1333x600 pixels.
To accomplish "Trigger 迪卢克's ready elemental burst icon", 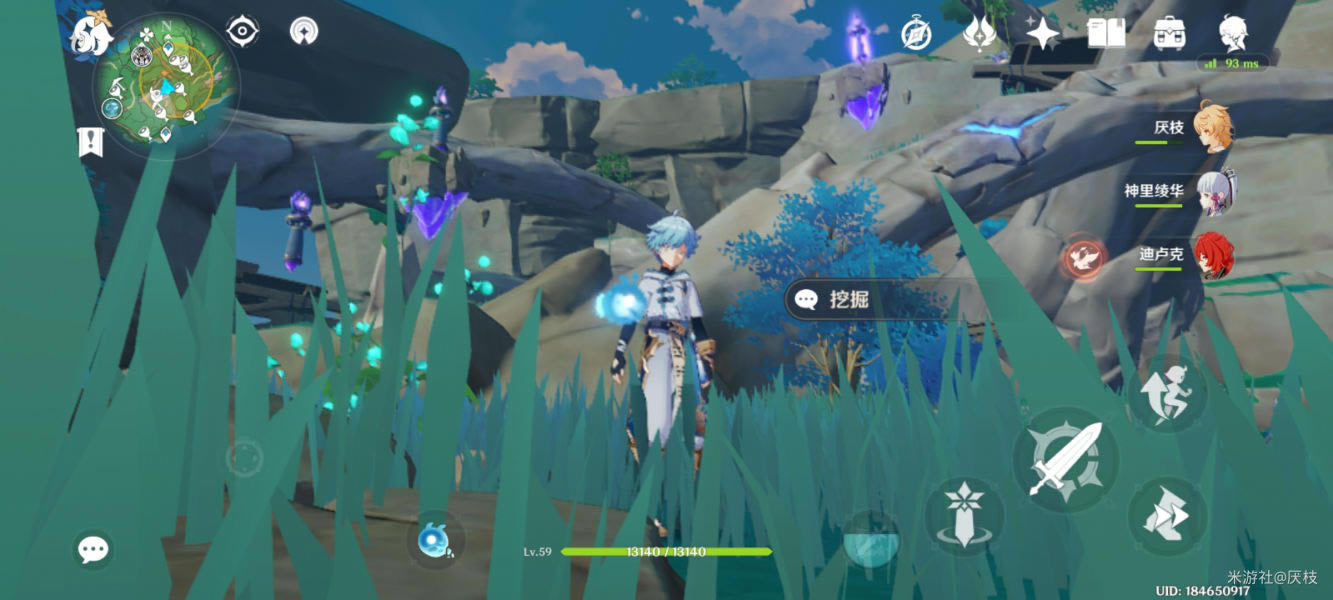I will (1083, 259).
